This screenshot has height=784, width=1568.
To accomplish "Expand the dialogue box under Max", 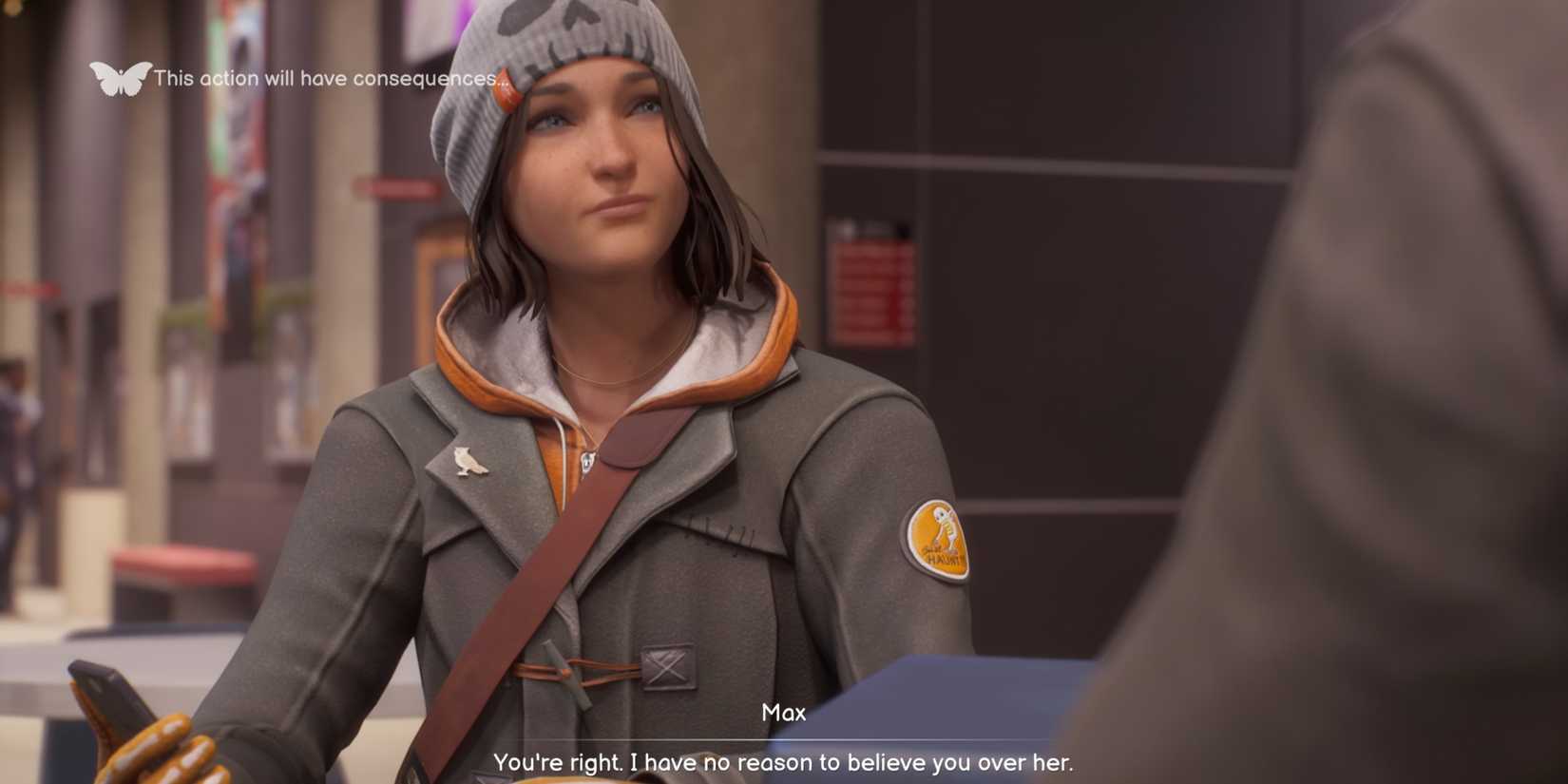I will pos(785,751).
